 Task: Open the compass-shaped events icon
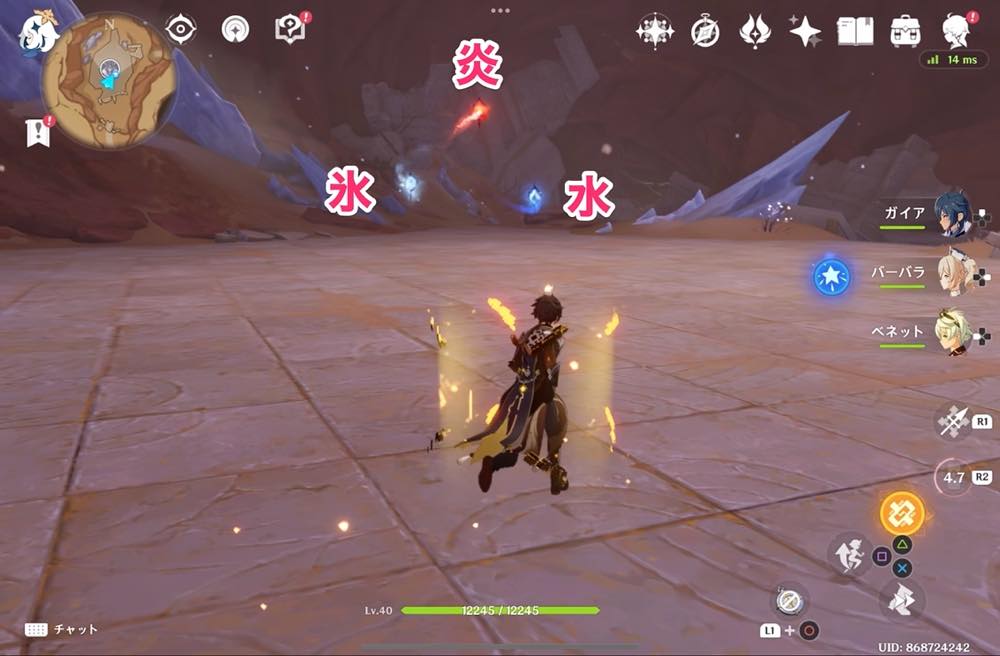tap(705, 32)
